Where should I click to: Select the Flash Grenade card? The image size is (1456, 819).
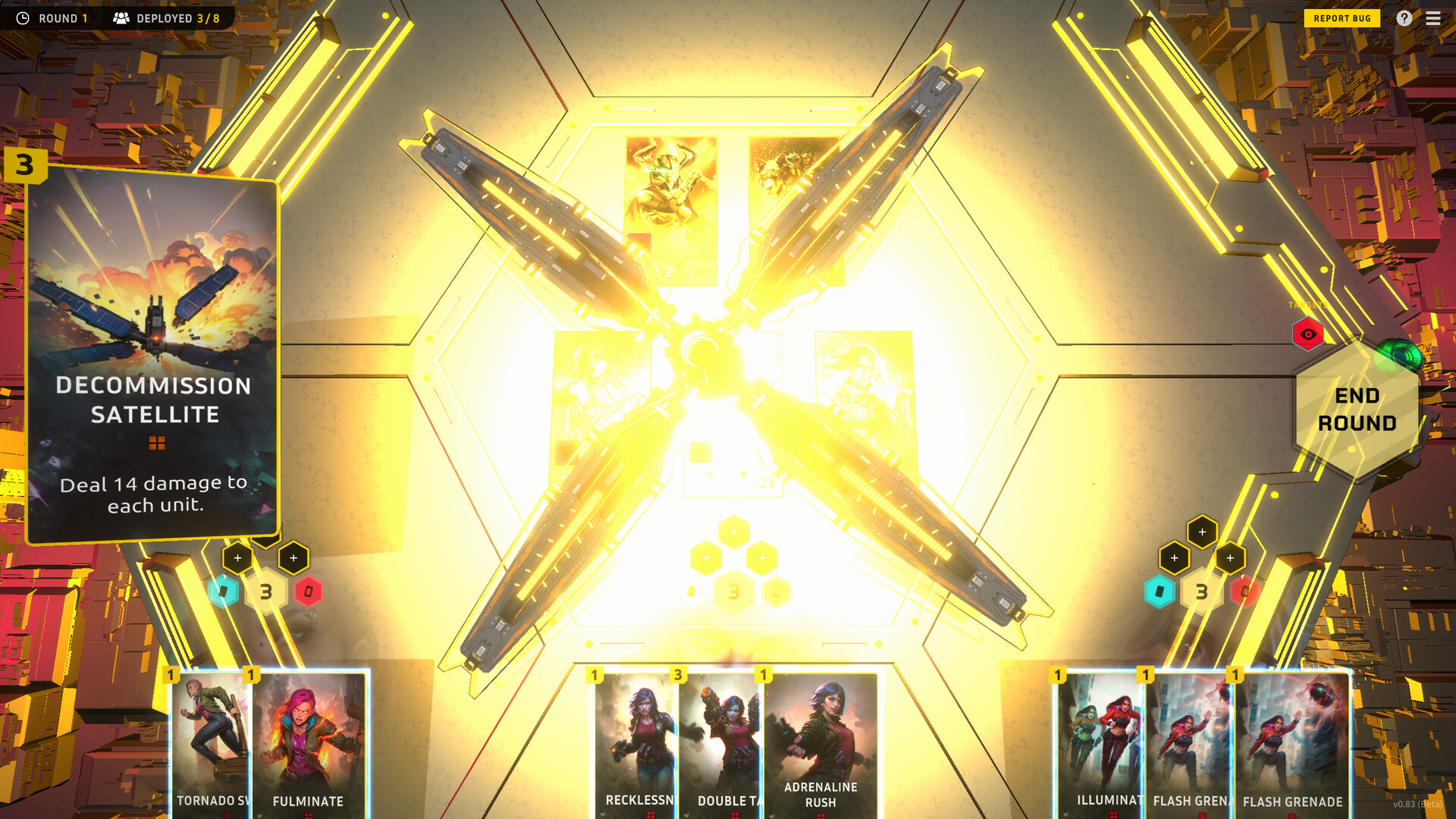coord(1292,739)
